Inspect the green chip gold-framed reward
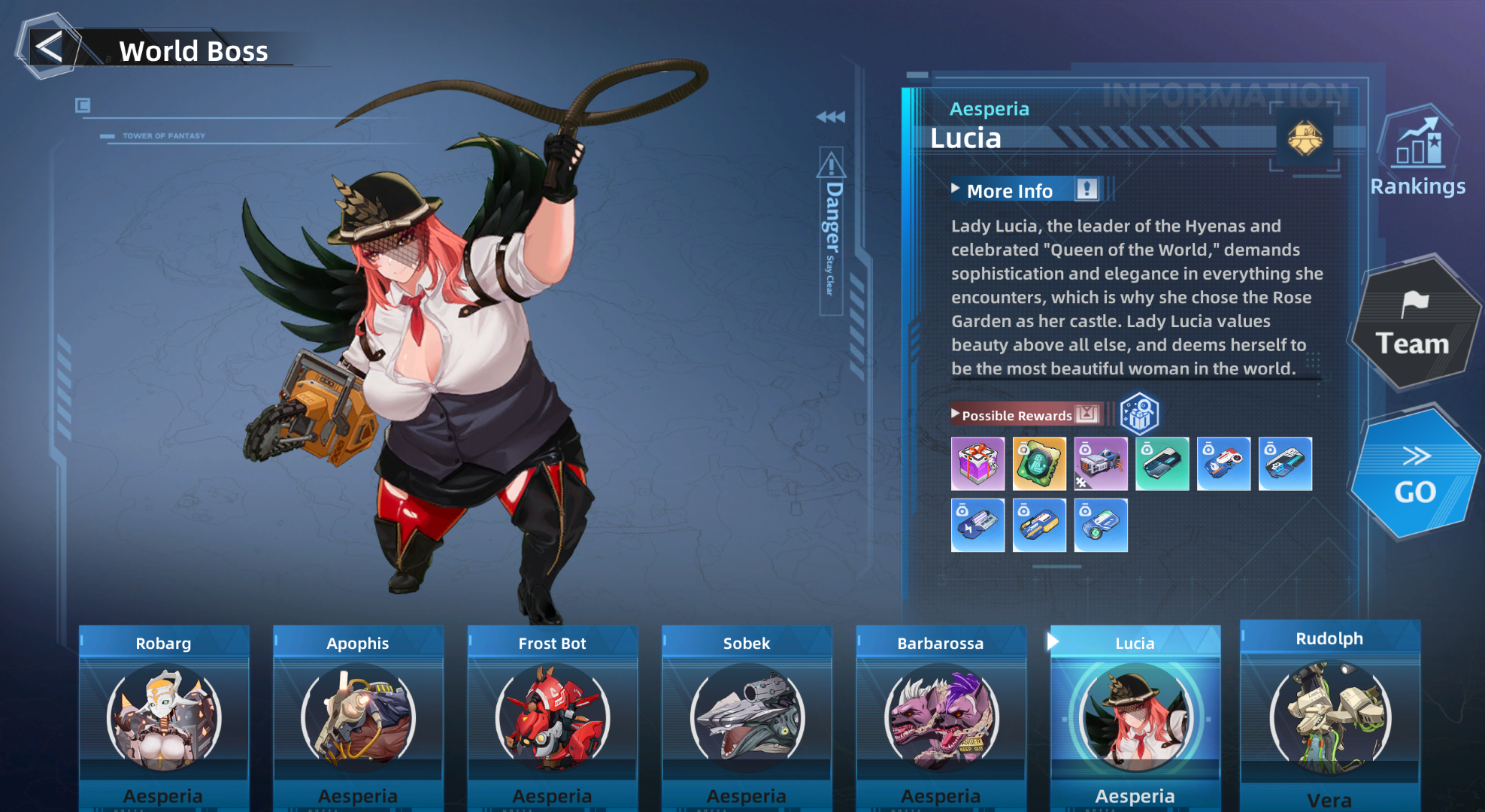The height and width of the screenshot is (812, 1485). tap(1039, 464)
